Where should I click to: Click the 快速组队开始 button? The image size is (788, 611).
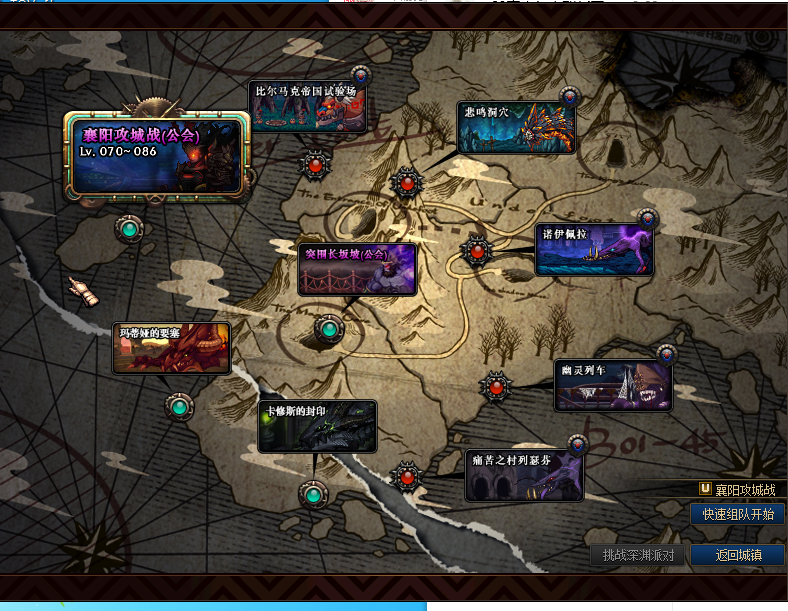[x=737, y=514]
